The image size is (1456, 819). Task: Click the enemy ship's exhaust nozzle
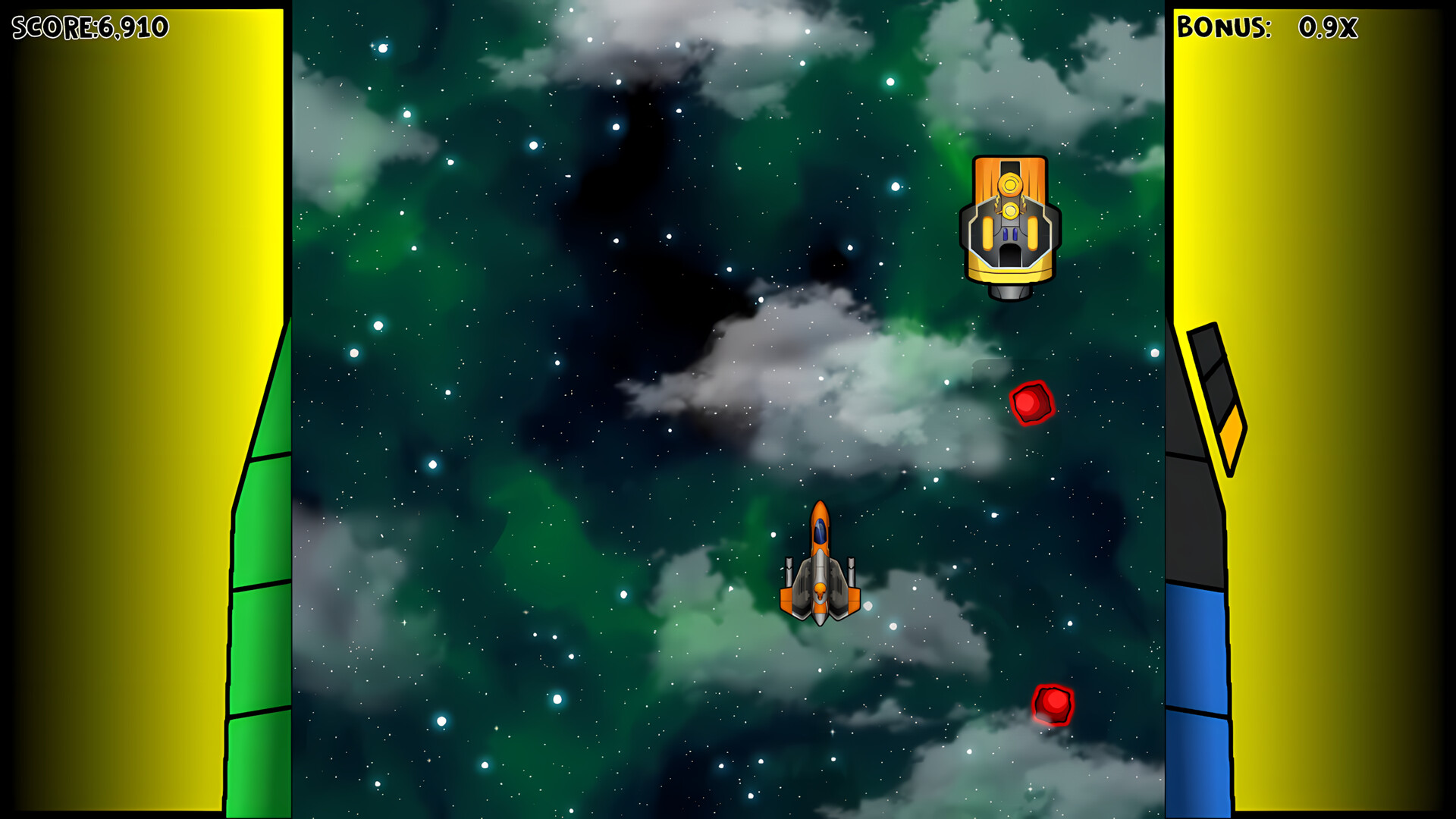pos(1009,290)
